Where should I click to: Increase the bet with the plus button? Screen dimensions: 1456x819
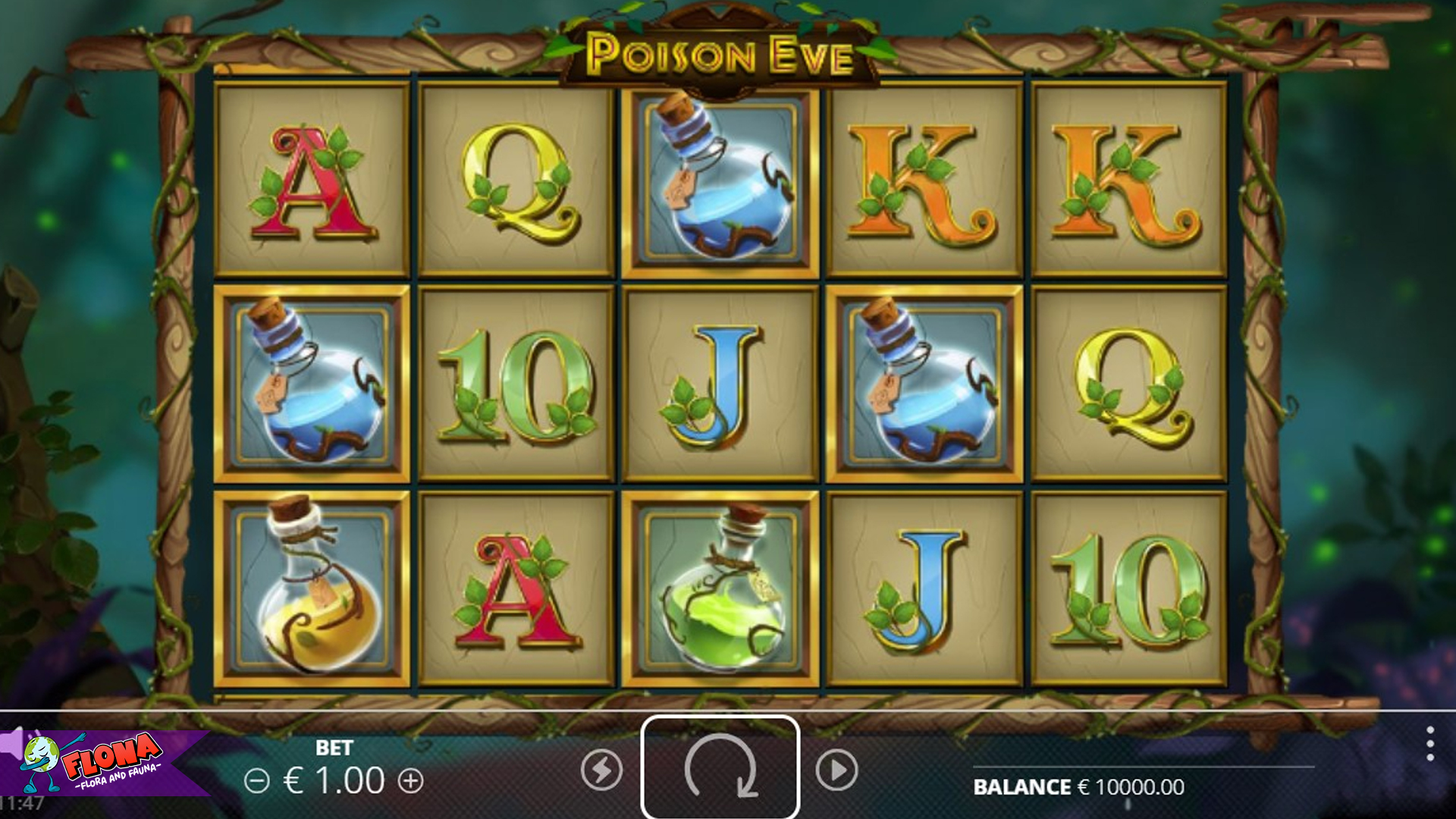(x=411, y=781)
